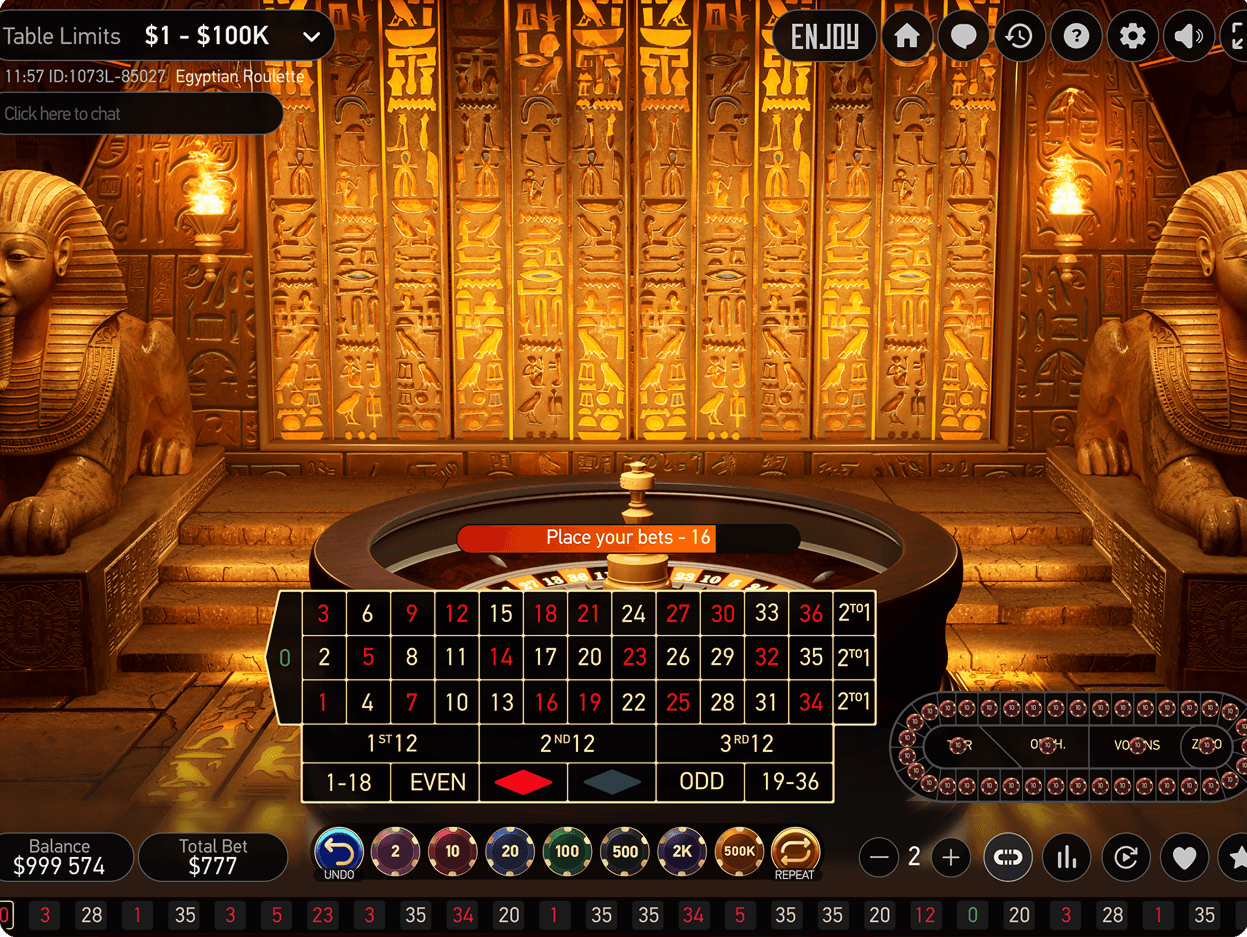The height and width of the screenshot is (937, 1247).
Task: Repeat the previous bet
Action: click(x=795, y=853)
